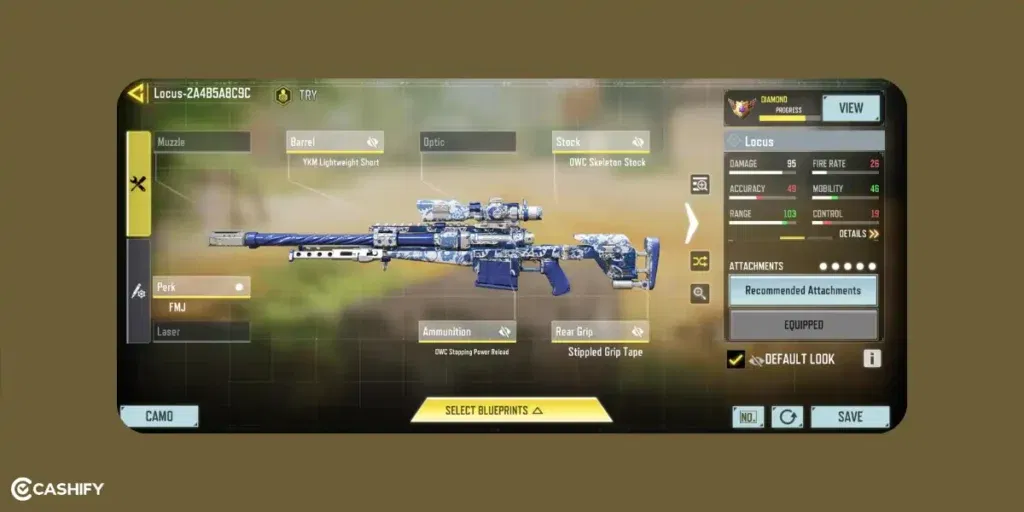Screen dimensions: 1024x512
Task: Click the EQUIPPED button
Action: [x=803, y=325]
